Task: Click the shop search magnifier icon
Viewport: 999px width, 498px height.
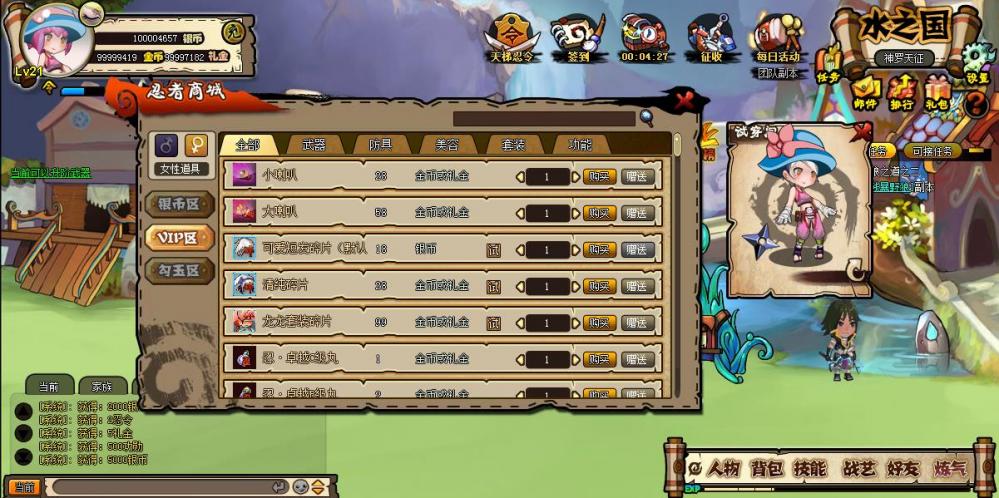Action: [x=647, y=118]
